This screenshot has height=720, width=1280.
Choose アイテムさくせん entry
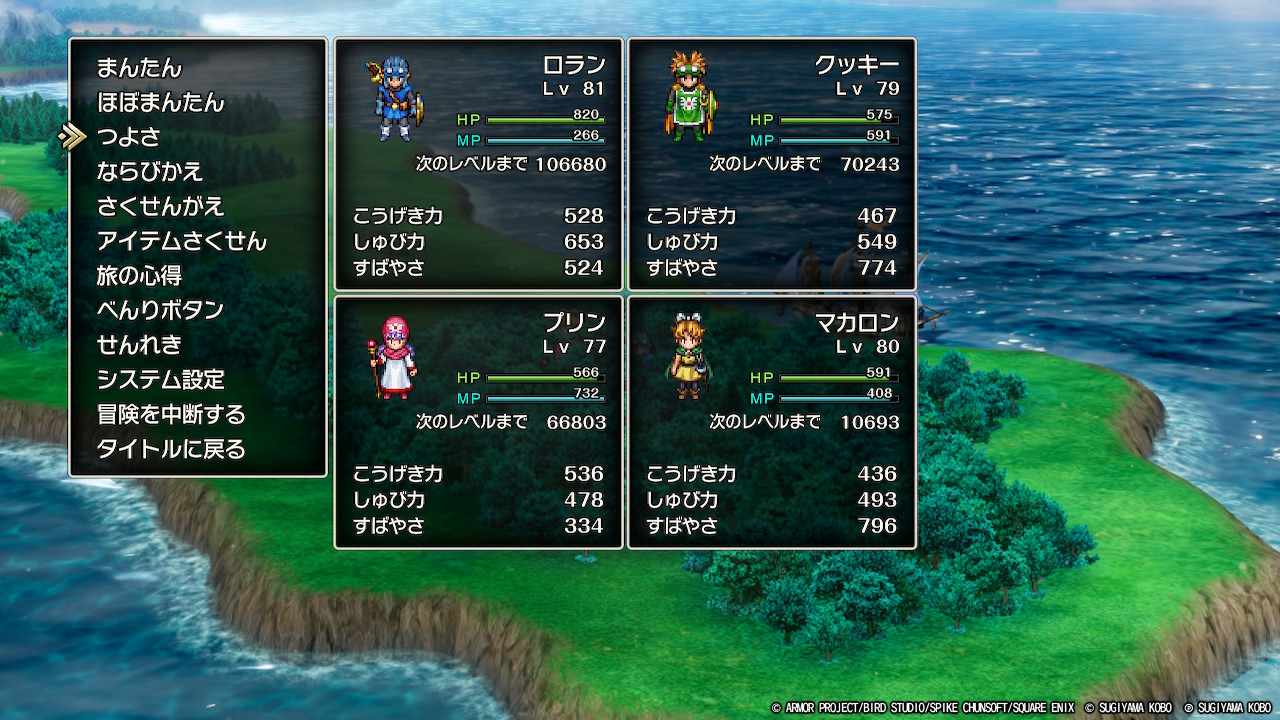click(x=181, y=241)
